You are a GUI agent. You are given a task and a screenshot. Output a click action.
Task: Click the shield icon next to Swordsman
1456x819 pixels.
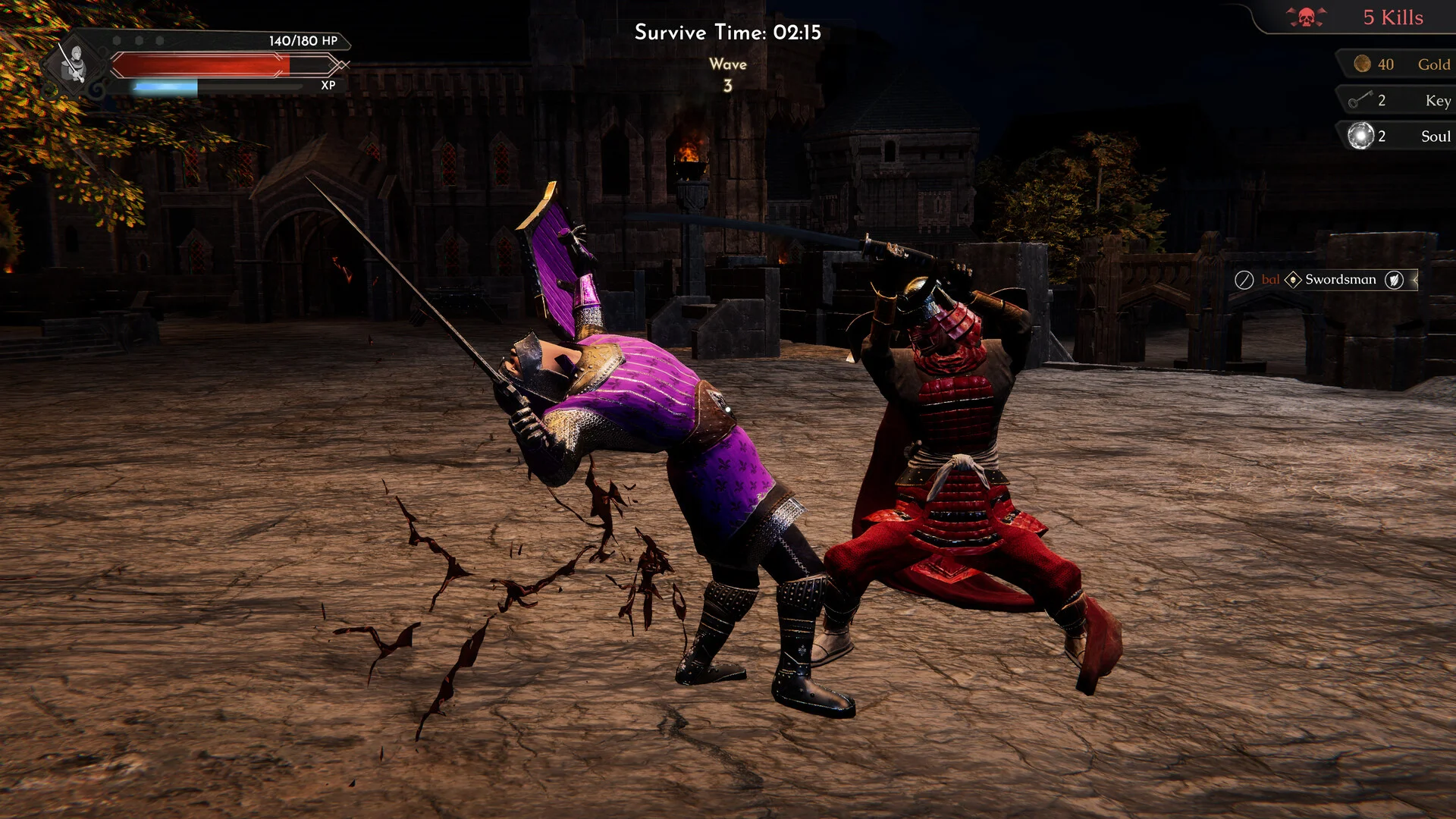(x=1394, y=280)
